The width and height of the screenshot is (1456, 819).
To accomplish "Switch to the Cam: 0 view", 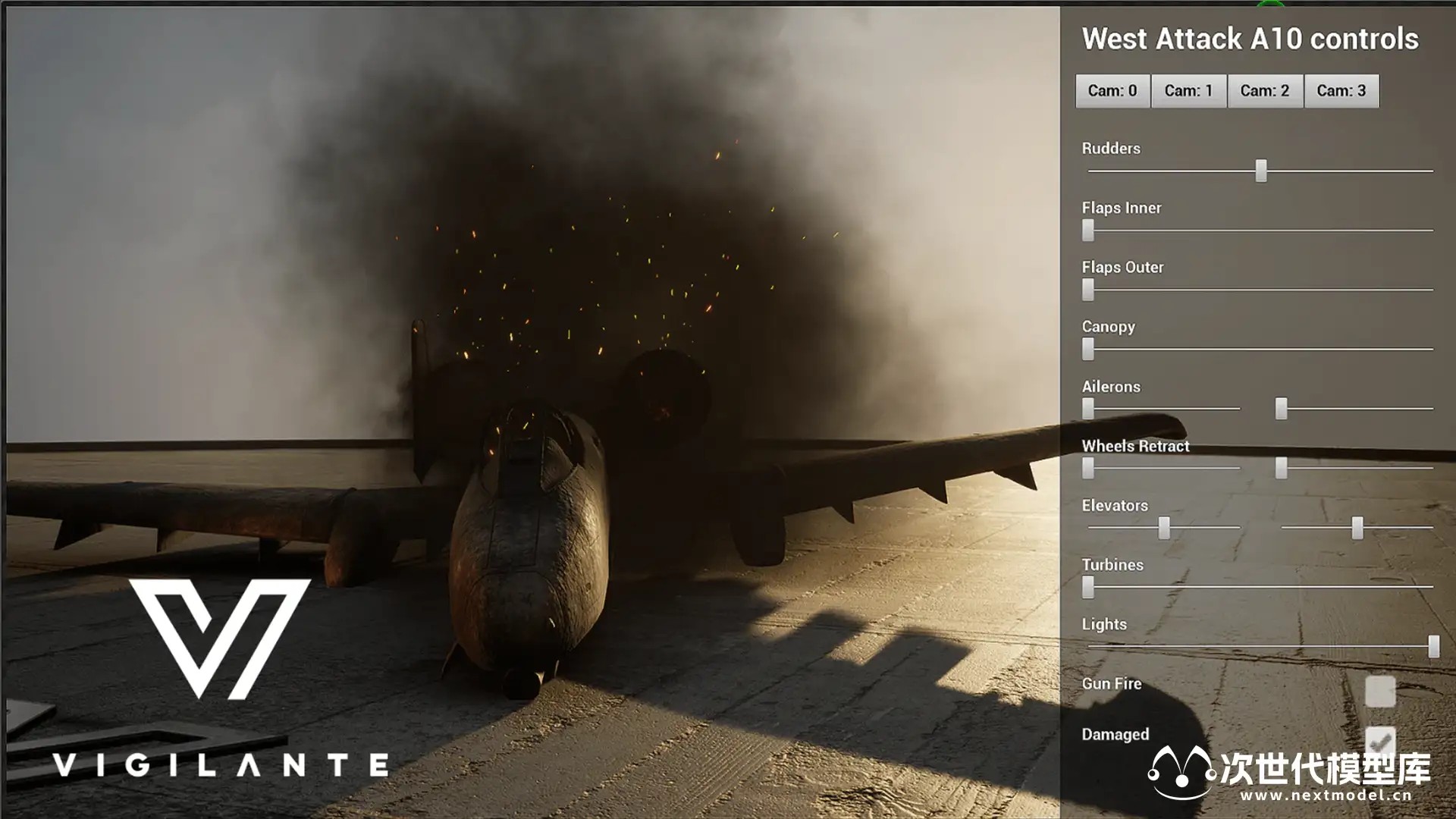I will point(1112,91).
